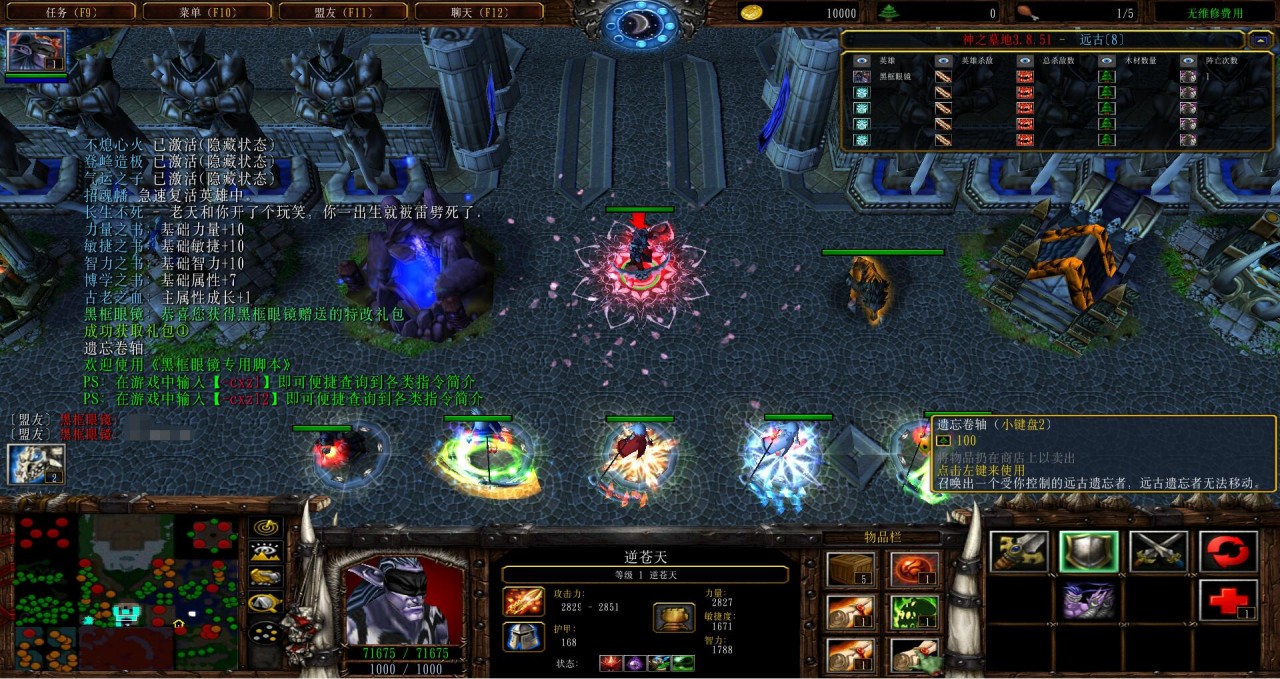Activate the red cross ability icon
Screen dimensions: 1280x679
1228,600
